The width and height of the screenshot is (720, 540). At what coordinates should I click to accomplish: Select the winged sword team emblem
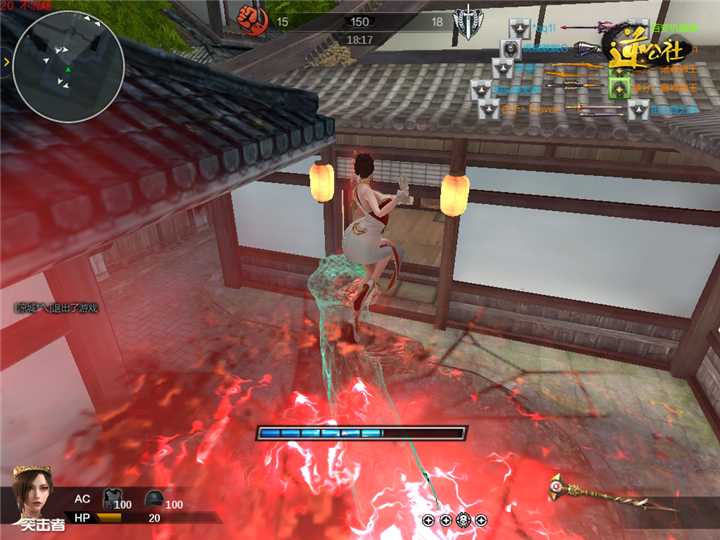point(467,20)
